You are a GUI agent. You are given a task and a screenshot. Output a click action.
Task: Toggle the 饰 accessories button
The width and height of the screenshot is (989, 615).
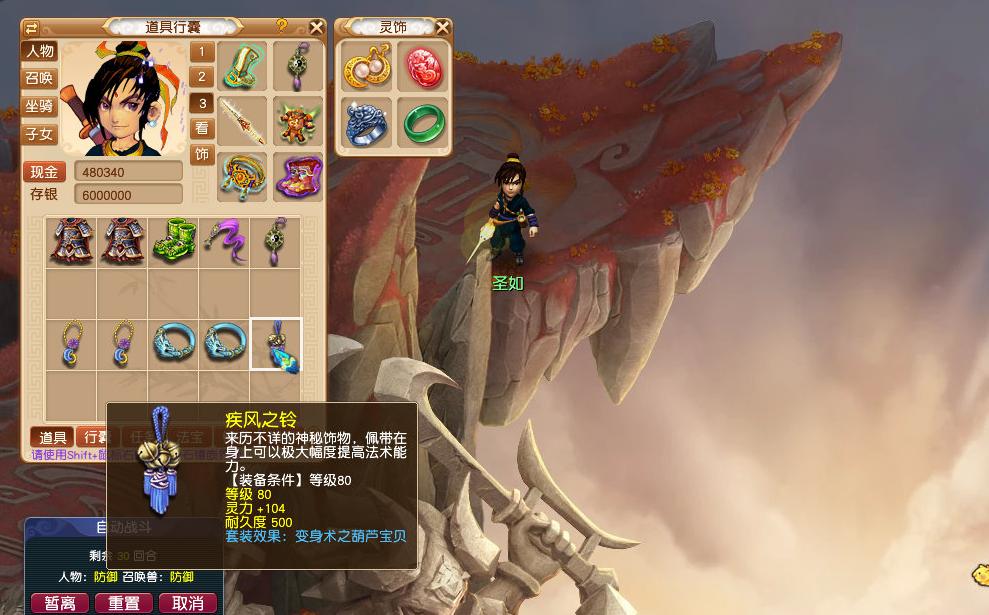pos(202,155)
